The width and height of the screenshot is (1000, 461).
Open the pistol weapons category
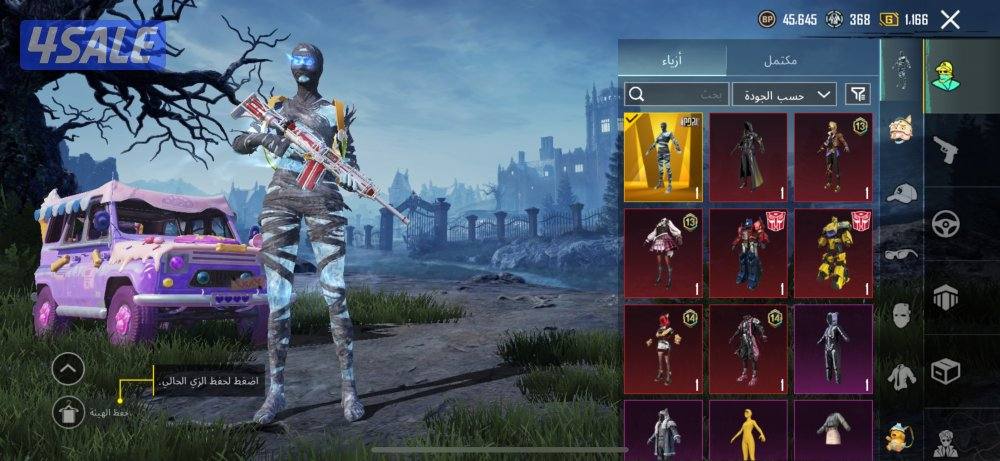945,149
